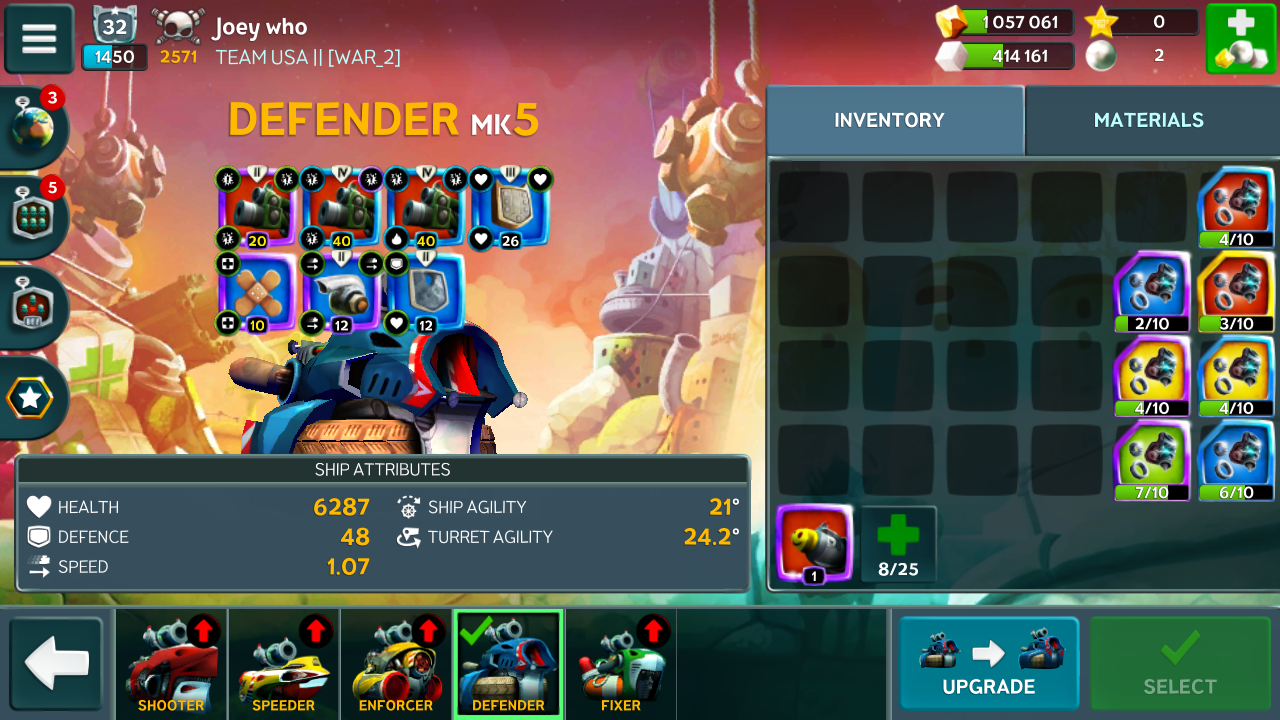Screen dimensions: 1280x720
Task: Confirm with the Select button
Action: click(x=1180, y=663)
